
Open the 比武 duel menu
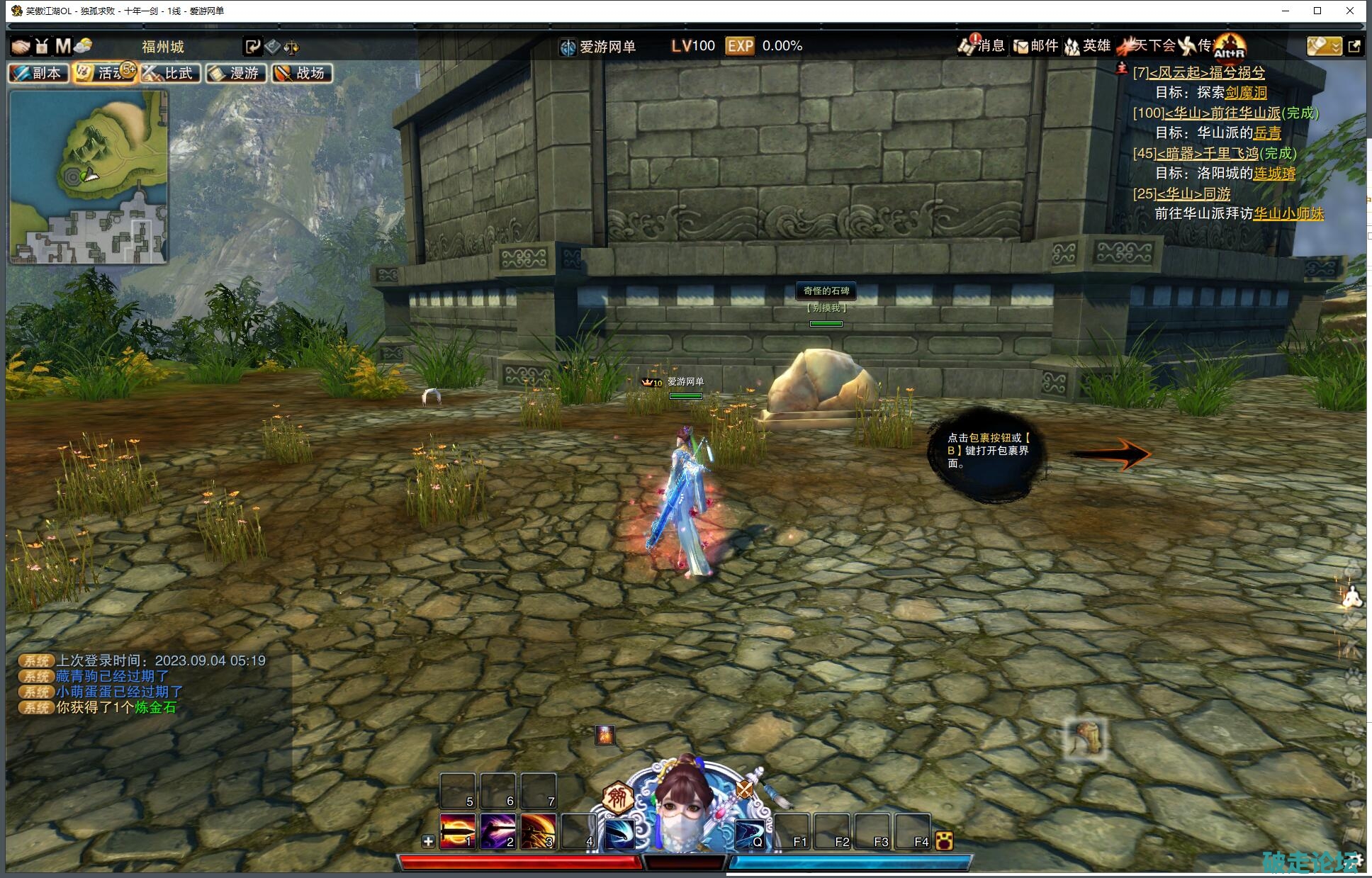170,73
